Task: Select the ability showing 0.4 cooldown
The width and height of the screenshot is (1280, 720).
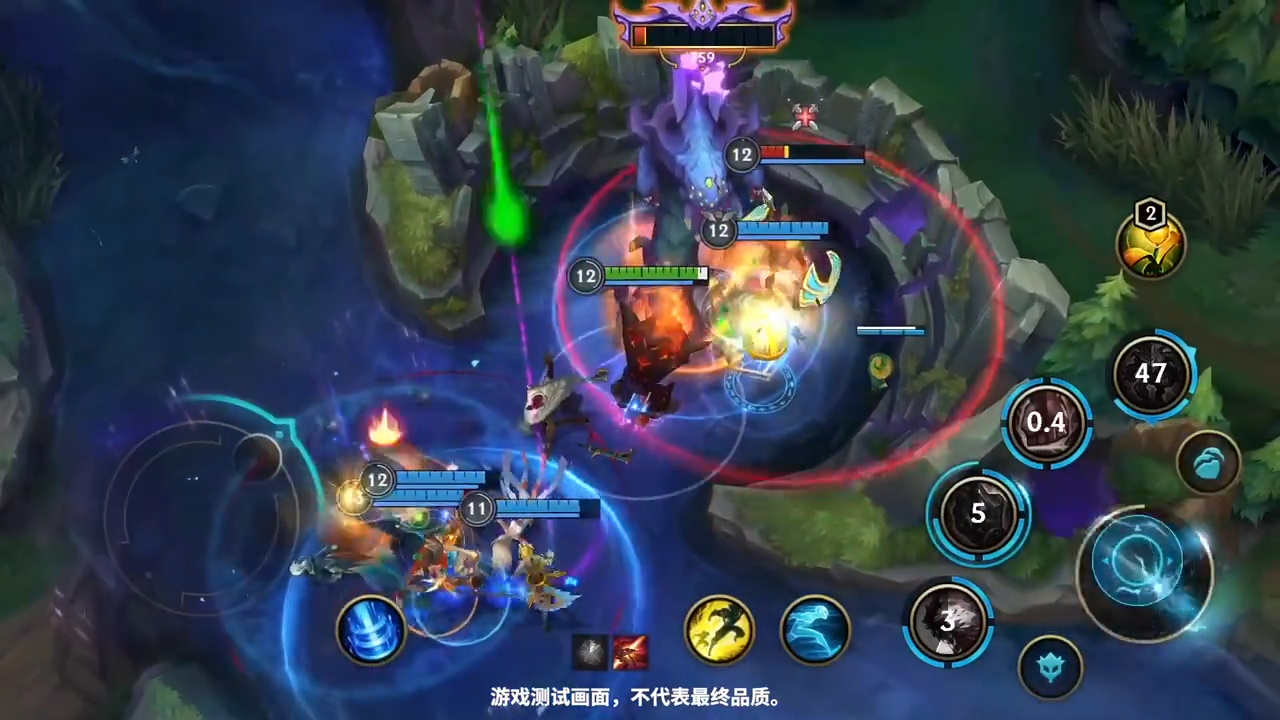Action: click(x=1046, y=423)
